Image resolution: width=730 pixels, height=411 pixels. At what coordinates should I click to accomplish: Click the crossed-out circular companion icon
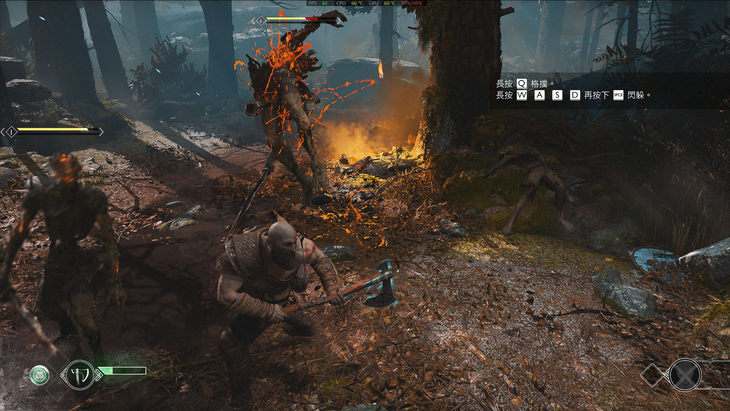[x=684, y=375]
